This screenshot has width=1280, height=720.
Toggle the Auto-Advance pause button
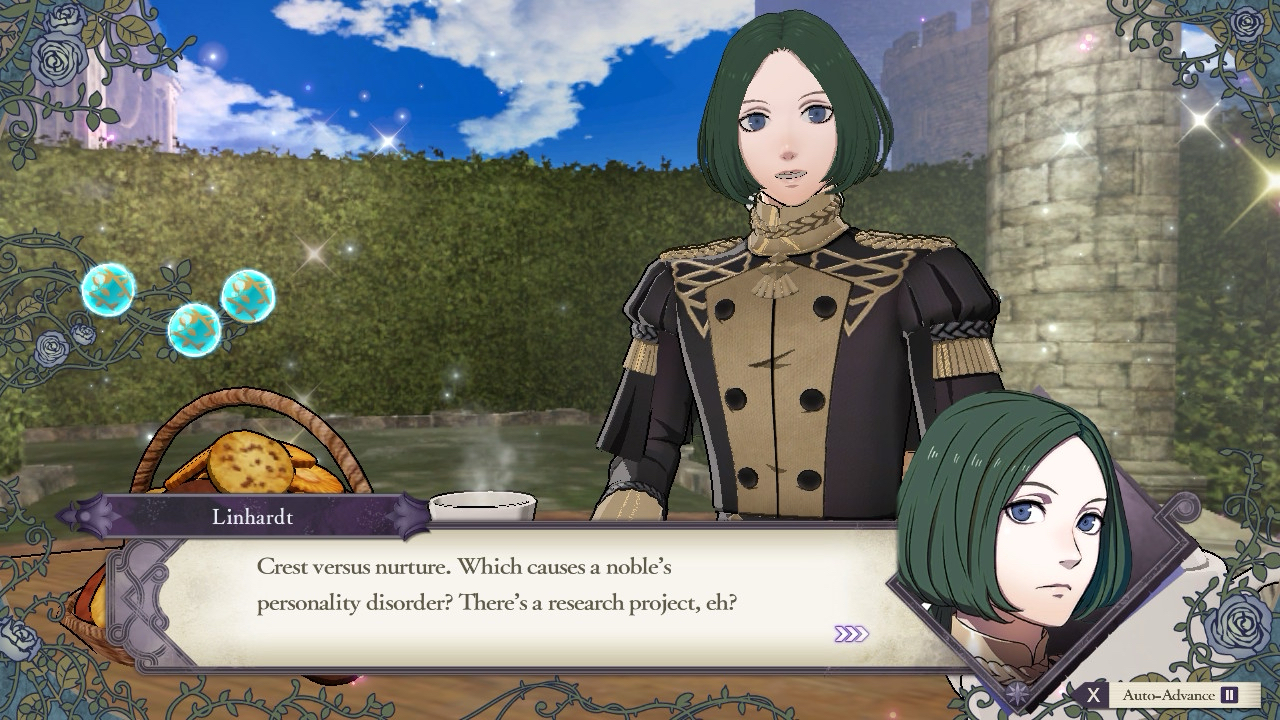(1229, 695)
